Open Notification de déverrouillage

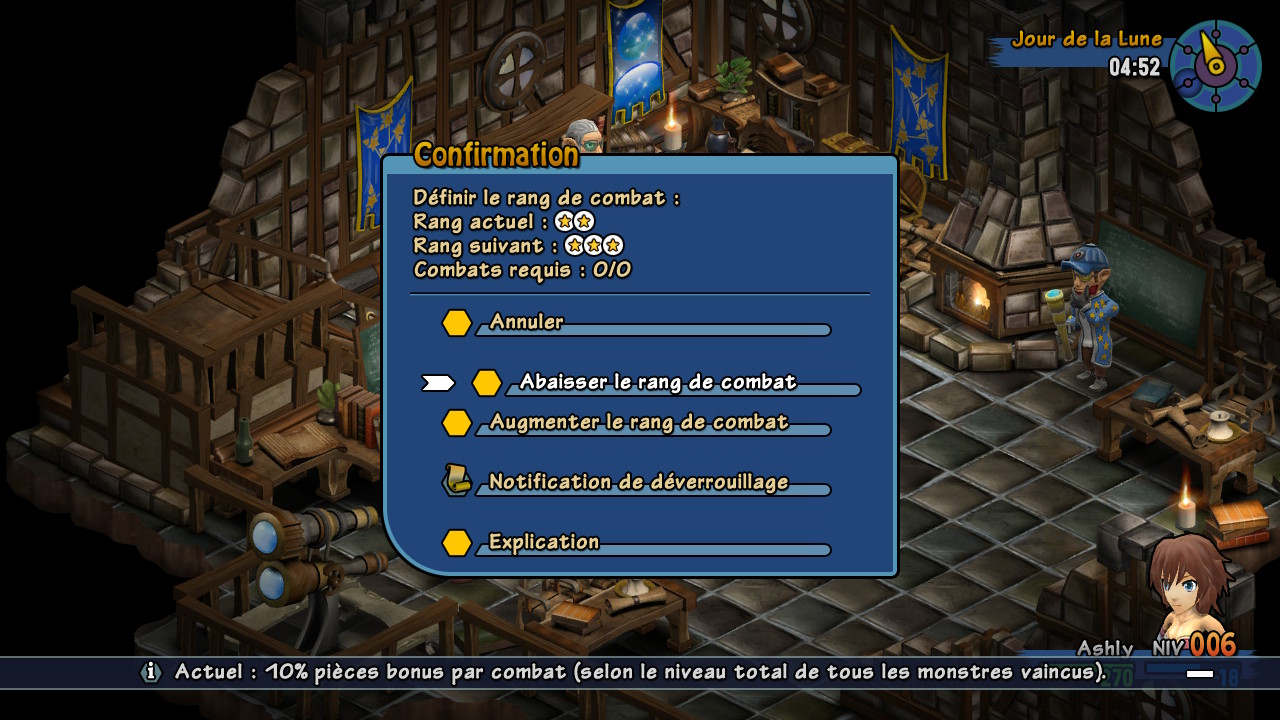[638, 482]
